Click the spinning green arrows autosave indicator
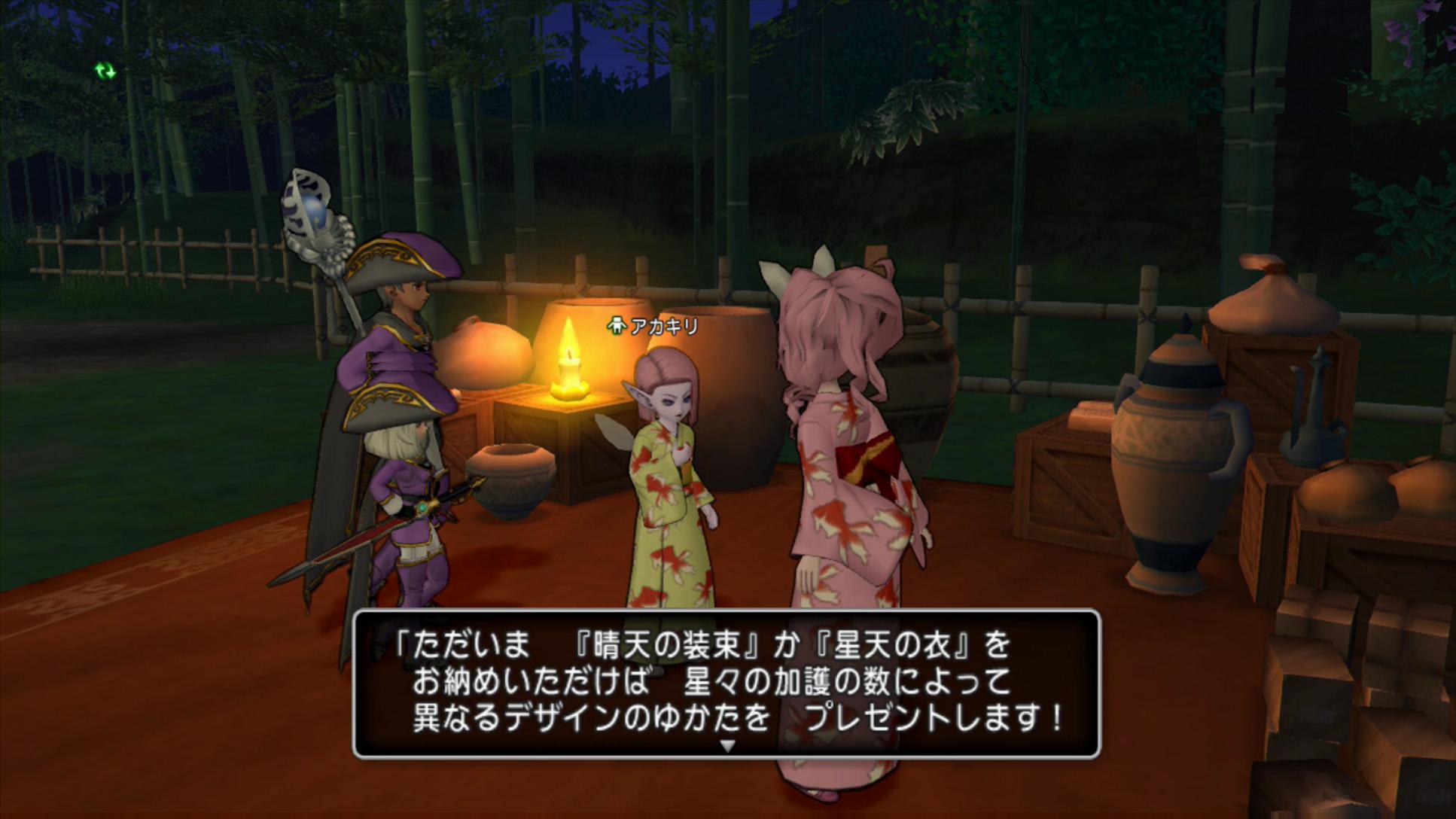 click(x=105, y=72)
